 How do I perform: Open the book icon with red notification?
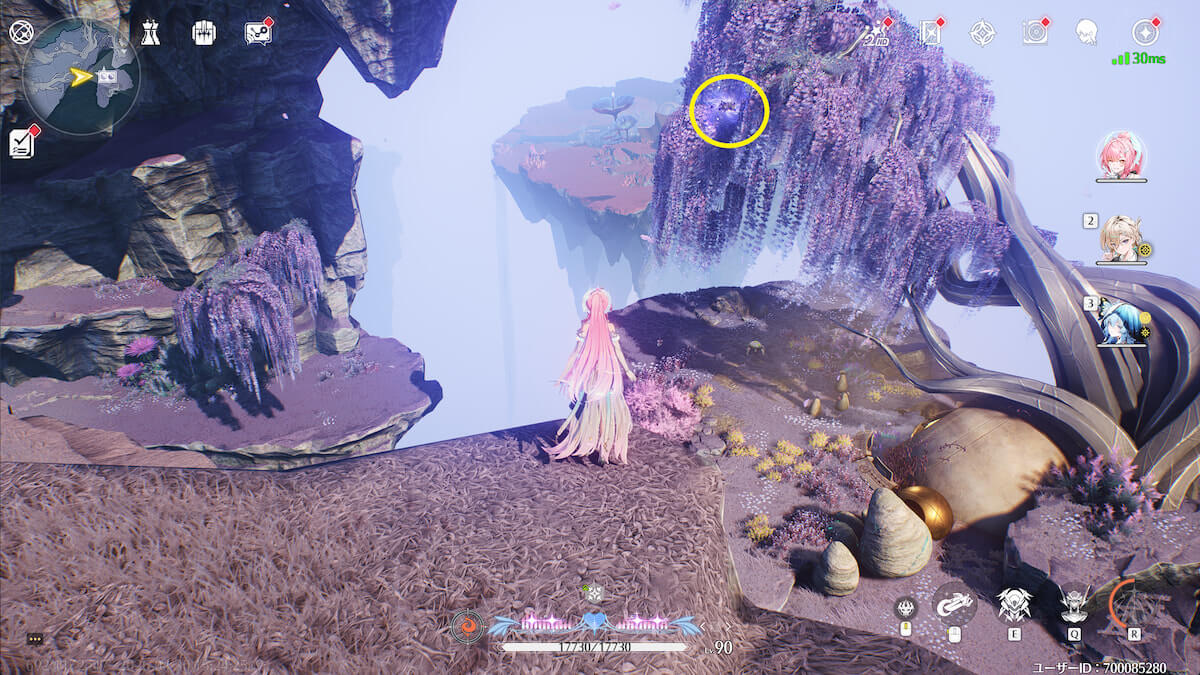[931, 33]
